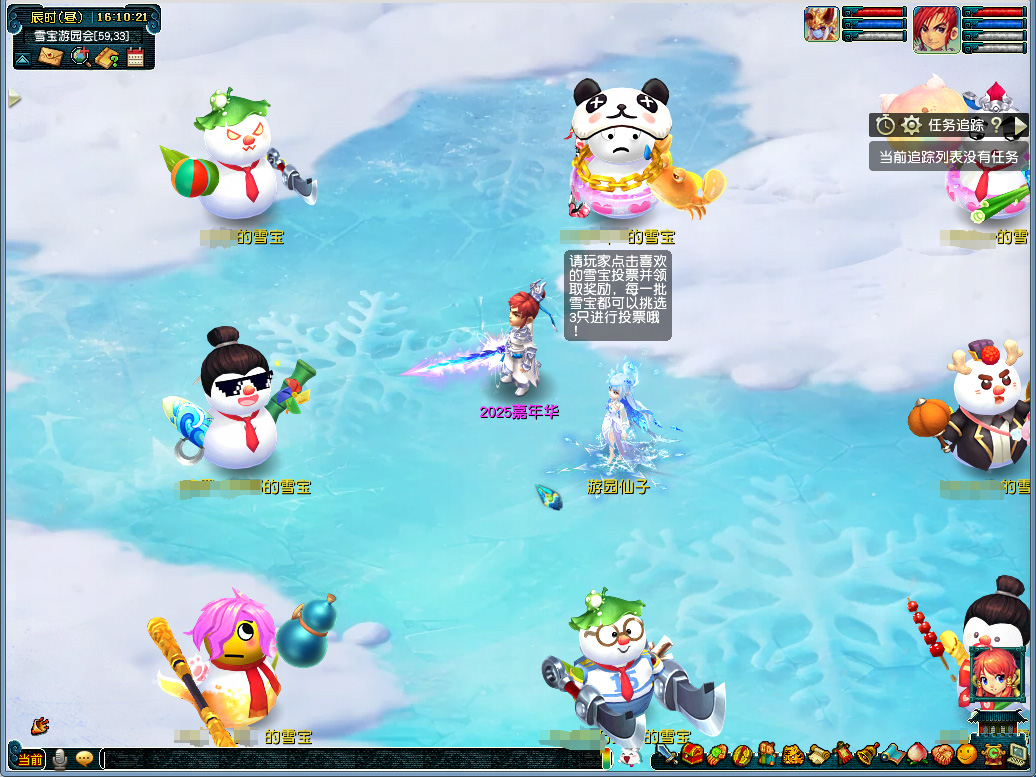This screenshot has height=777, width=1036.
Task: Show quest tracker help question mark
Action: (x=996, y=125)
